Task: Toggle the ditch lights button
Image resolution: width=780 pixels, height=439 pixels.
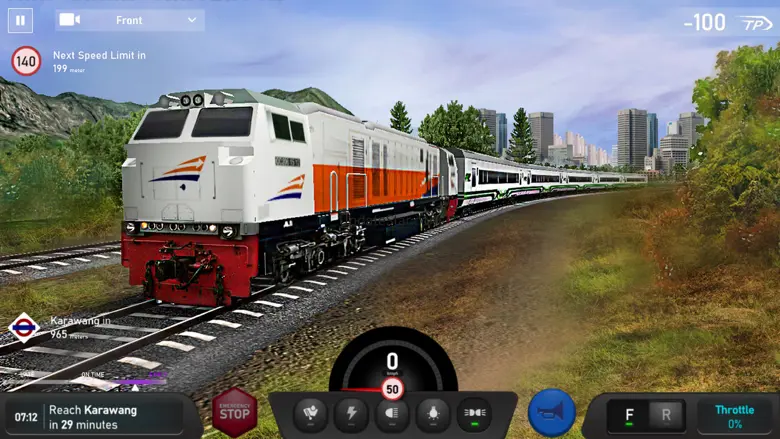Action: 474,413
